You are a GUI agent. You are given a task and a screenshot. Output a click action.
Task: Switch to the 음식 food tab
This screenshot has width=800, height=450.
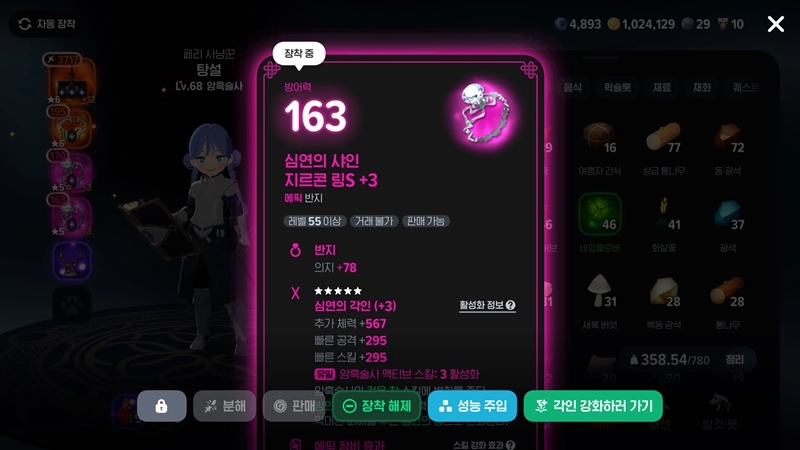(x=573, y=88)
